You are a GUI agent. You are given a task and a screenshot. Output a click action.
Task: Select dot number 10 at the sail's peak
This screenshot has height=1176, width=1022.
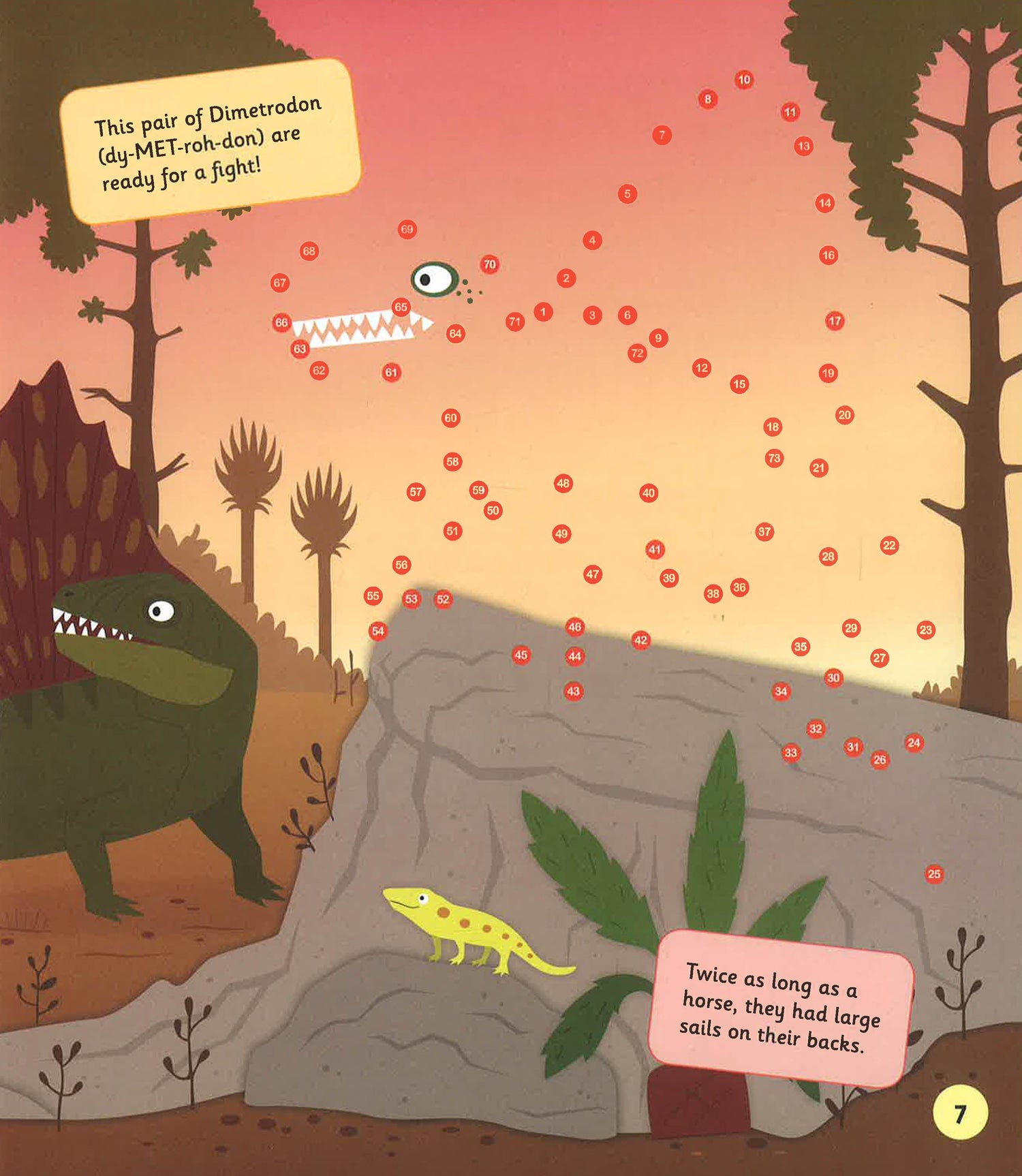tap(744, 80)
